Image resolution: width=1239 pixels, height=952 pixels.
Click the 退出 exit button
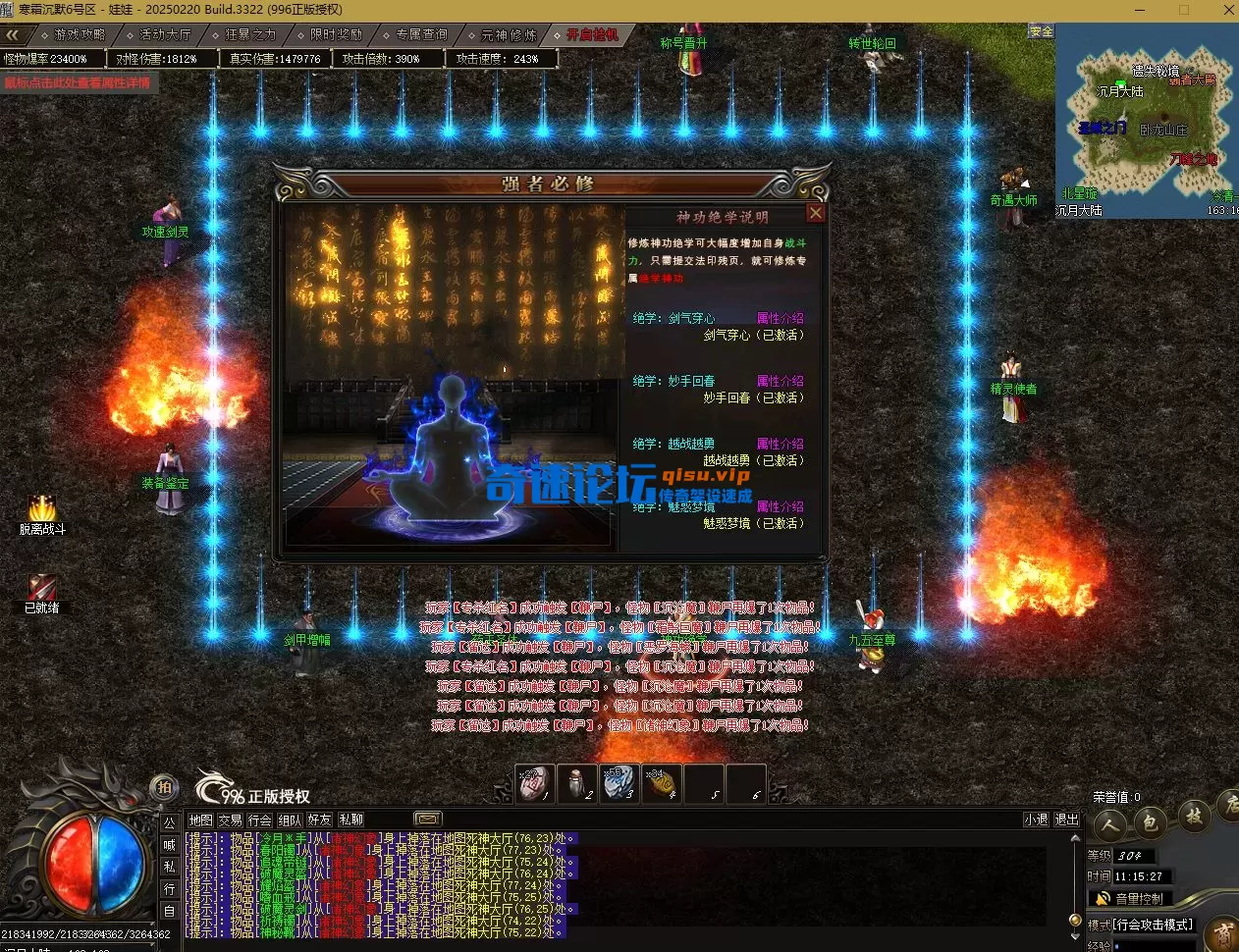pos(1067,820)
